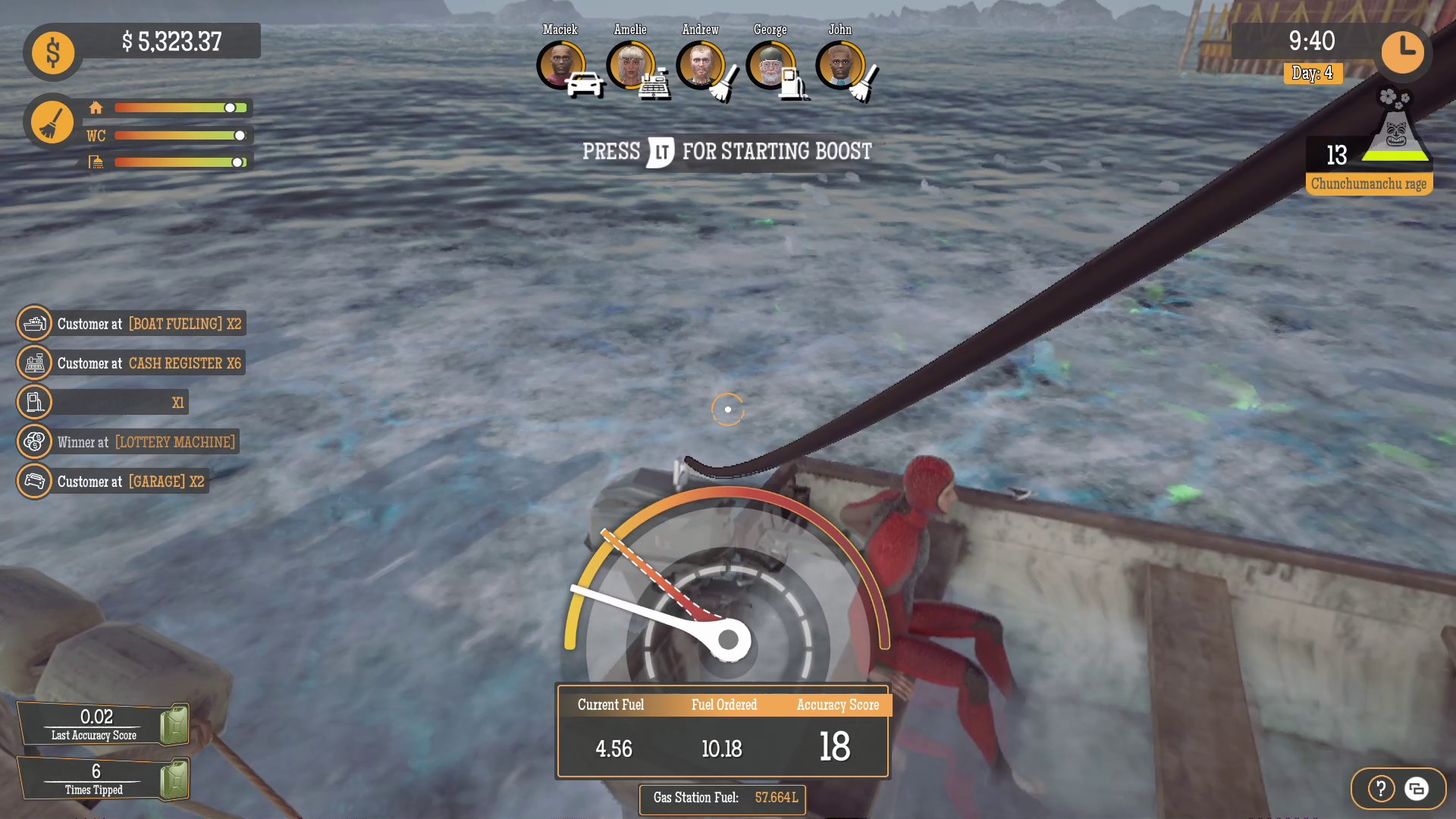The image size is (1456, 819).
Task: Select Amelie's character portrait at the top
Action: click(x=630, y=65)
